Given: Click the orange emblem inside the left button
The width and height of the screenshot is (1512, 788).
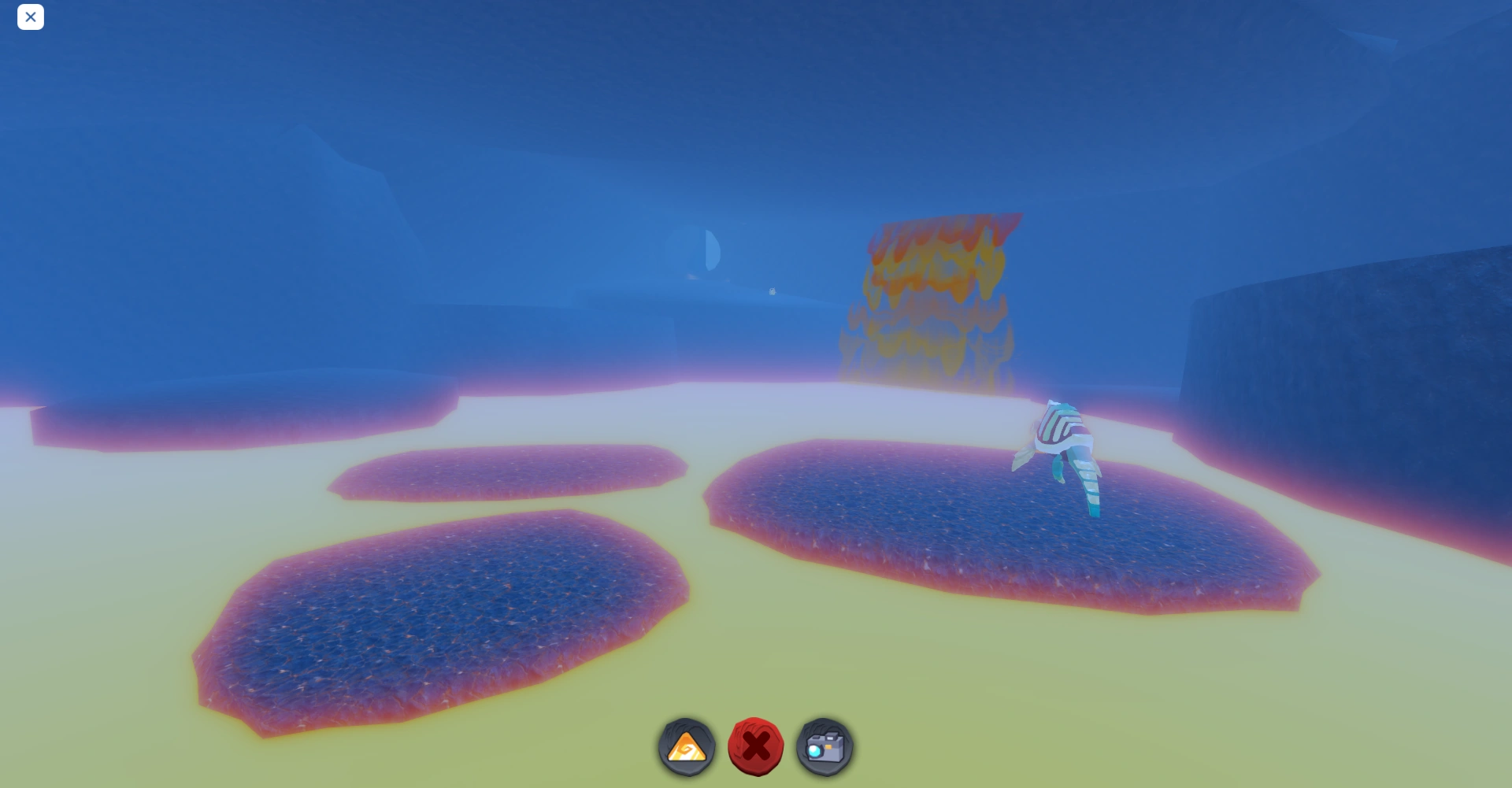Looking at the screenshot, I should [x=687, y=749].
